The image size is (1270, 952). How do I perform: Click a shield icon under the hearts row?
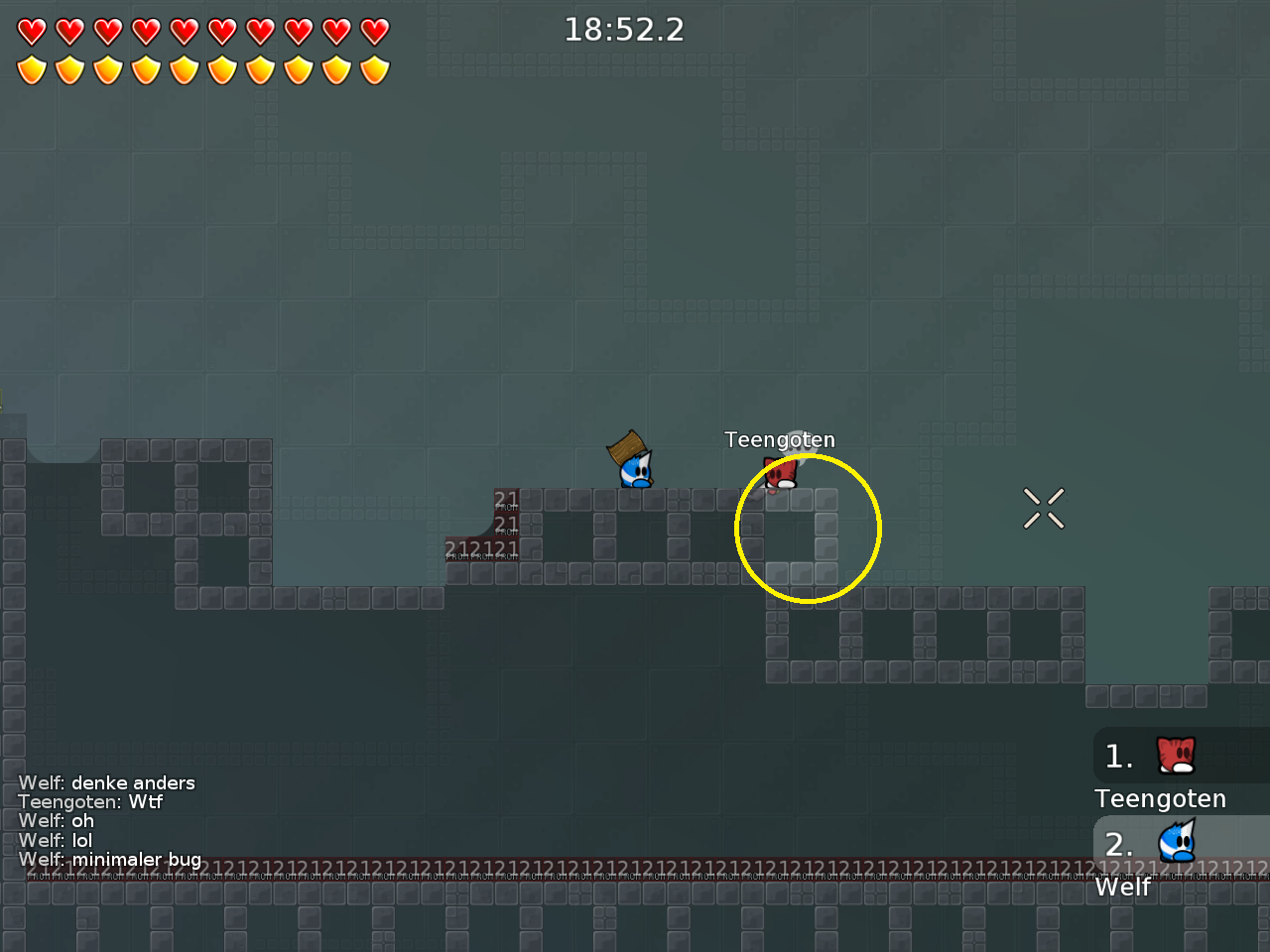coord(107,68)
